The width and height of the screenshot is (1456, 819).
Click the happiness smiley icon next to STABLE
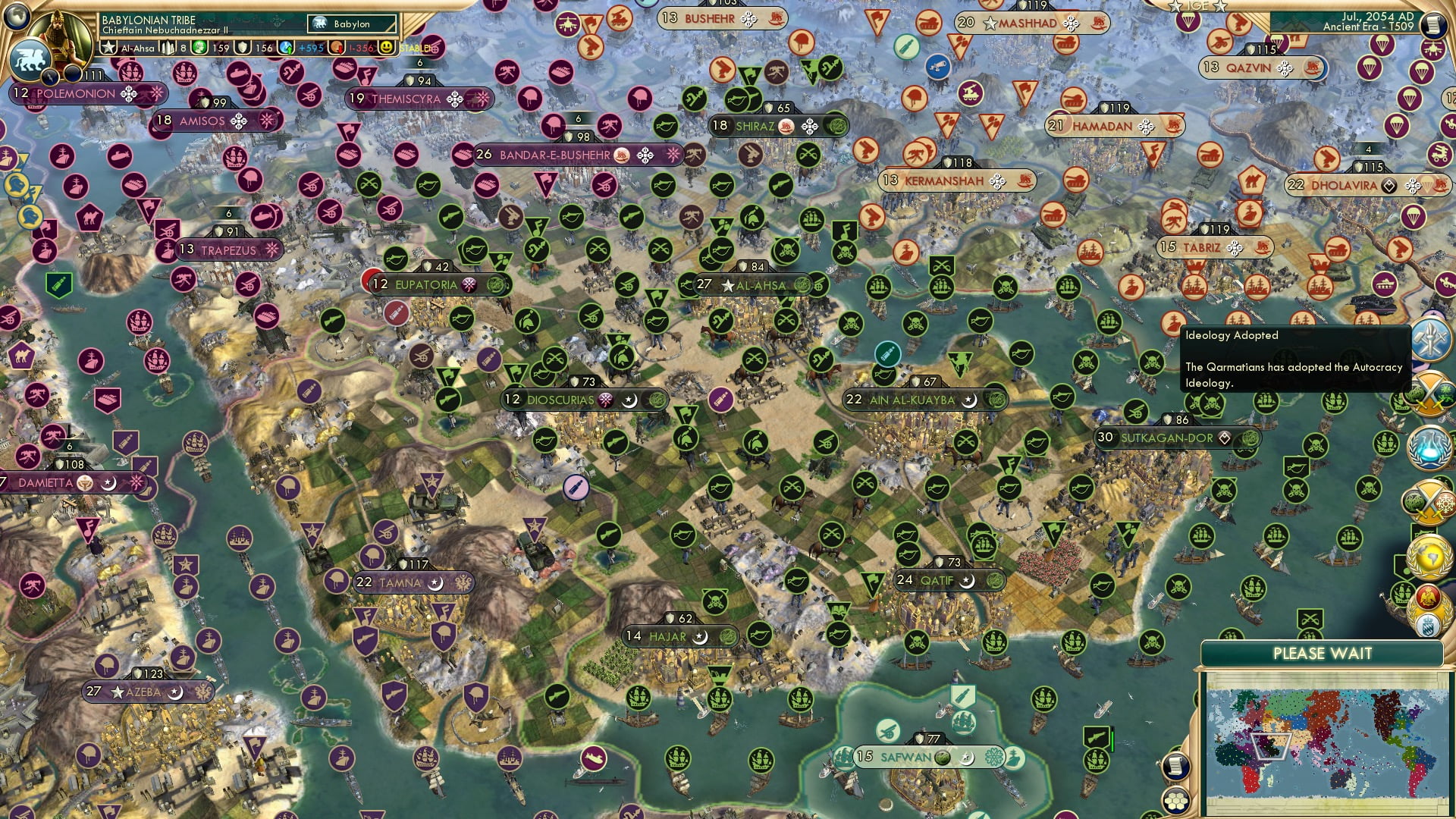pyautogui.click(x=387, y=48)
